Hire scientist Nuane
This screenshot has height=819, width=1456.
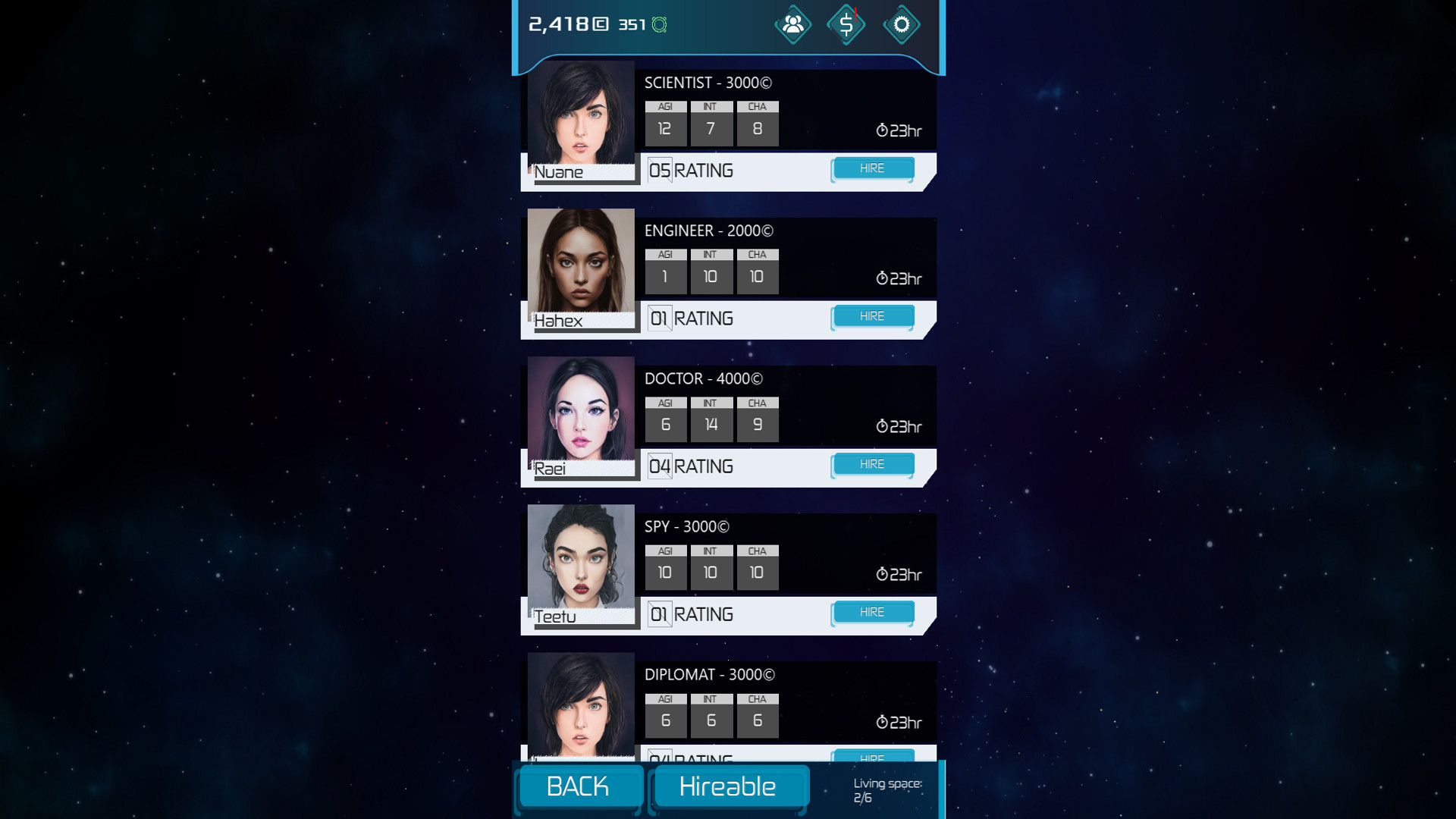coord(873,168)
